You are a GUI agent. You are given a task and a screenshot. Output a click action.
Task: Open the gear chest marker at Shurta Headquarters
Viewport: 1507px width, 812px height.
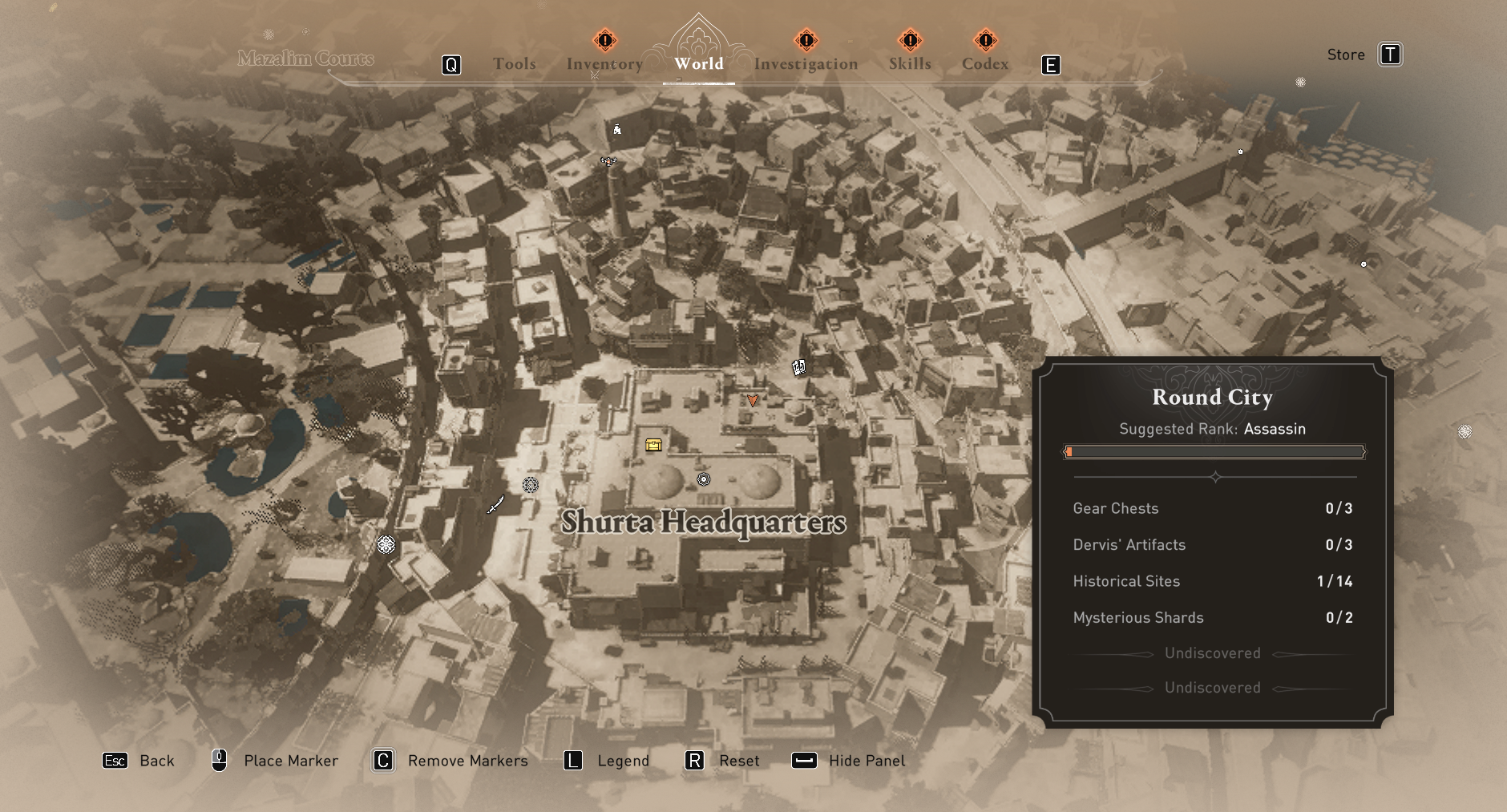point(652,444)
